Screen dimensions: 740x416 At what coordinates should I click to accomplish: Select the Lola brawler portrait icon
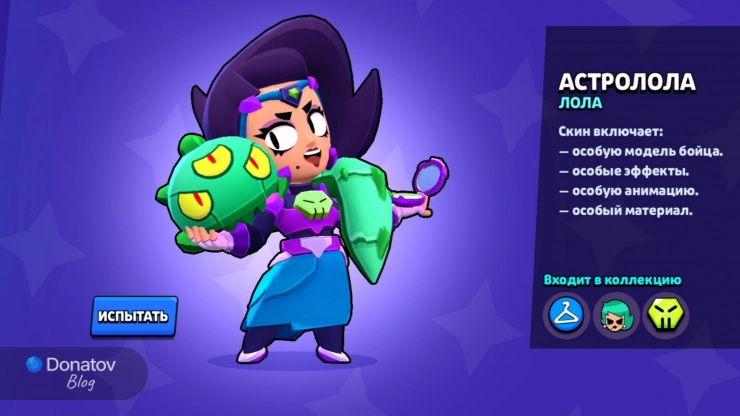[613, 315]
